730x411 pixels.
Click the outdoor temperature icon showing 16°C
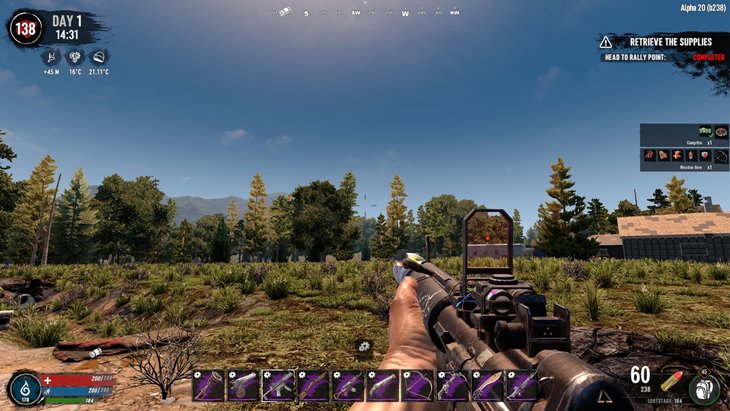(75, 58)
